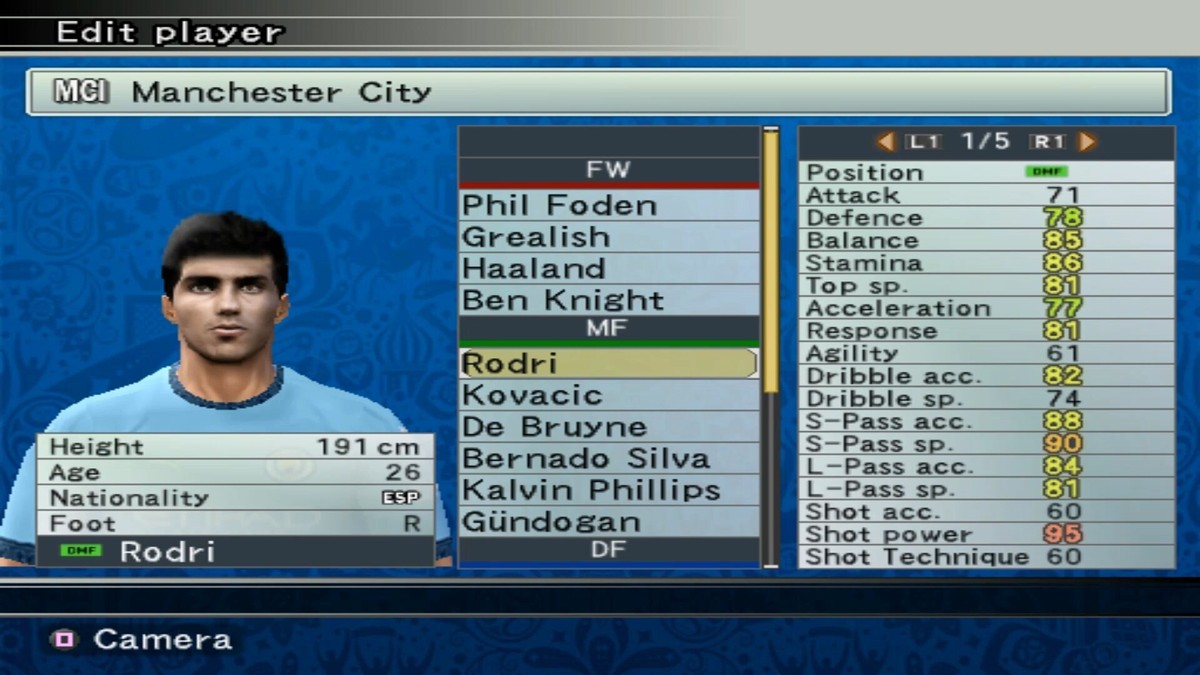This screenshot has height=675, width=1200.
Task: Click the player list scrollbar
Action: (771, 262)
